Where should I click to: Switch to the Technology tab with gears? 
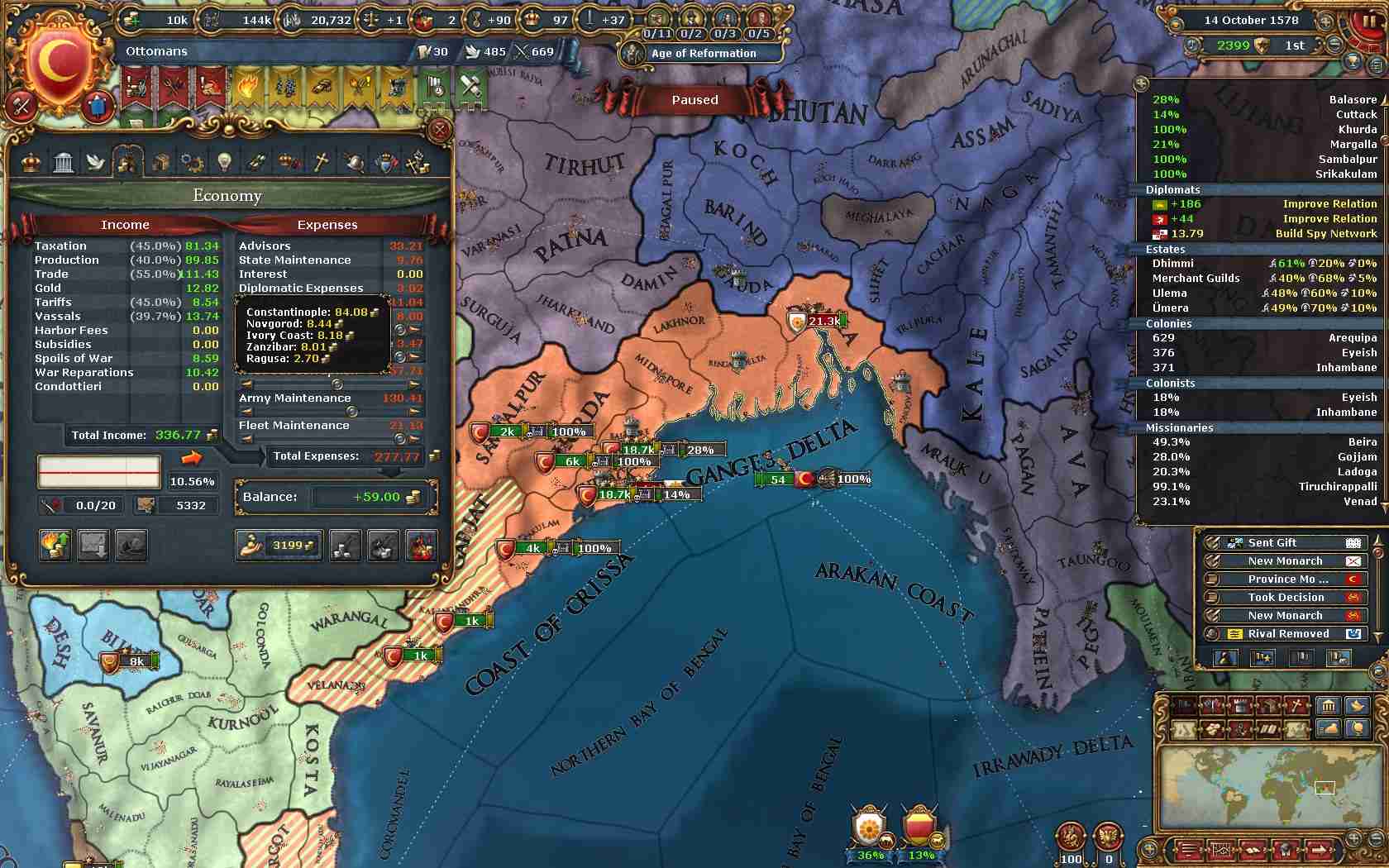pos(193,162)
